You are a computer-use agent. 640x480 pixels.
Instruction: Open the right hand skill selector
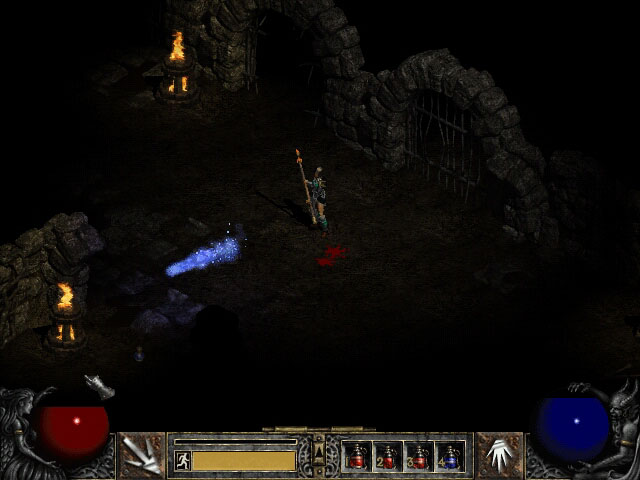tap(499, 455)
